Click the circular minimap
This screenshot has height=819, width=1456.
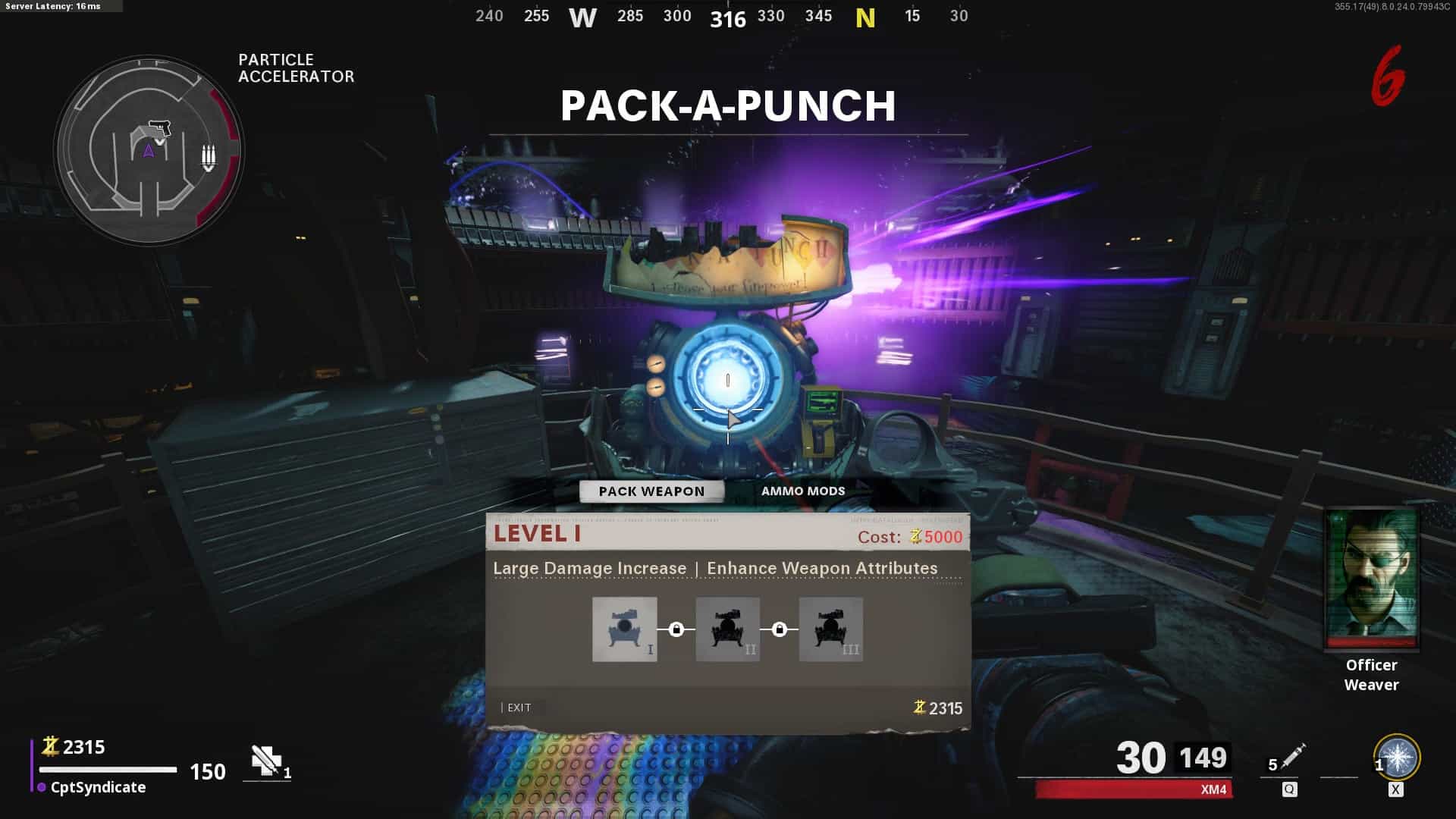tap(149, 150)
